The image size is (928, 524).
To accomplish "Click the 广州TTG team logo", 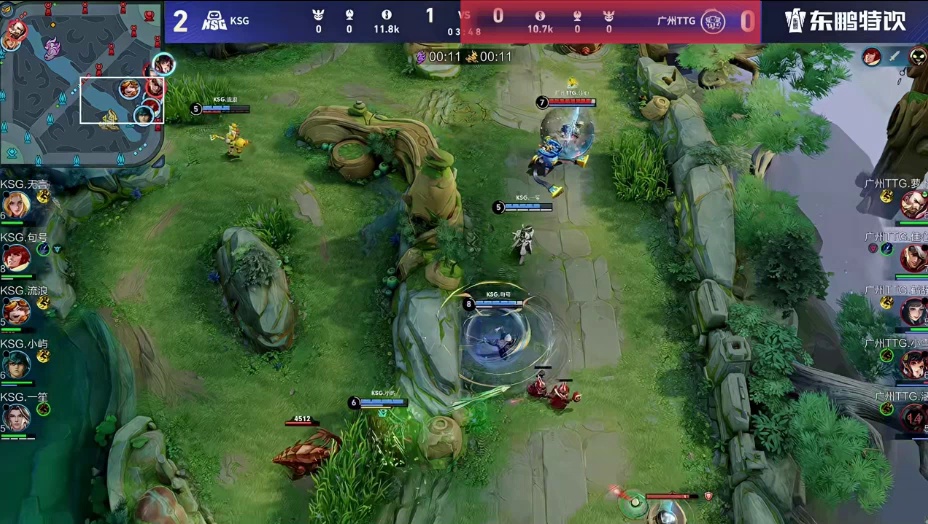I will click(x=712, y=21).
